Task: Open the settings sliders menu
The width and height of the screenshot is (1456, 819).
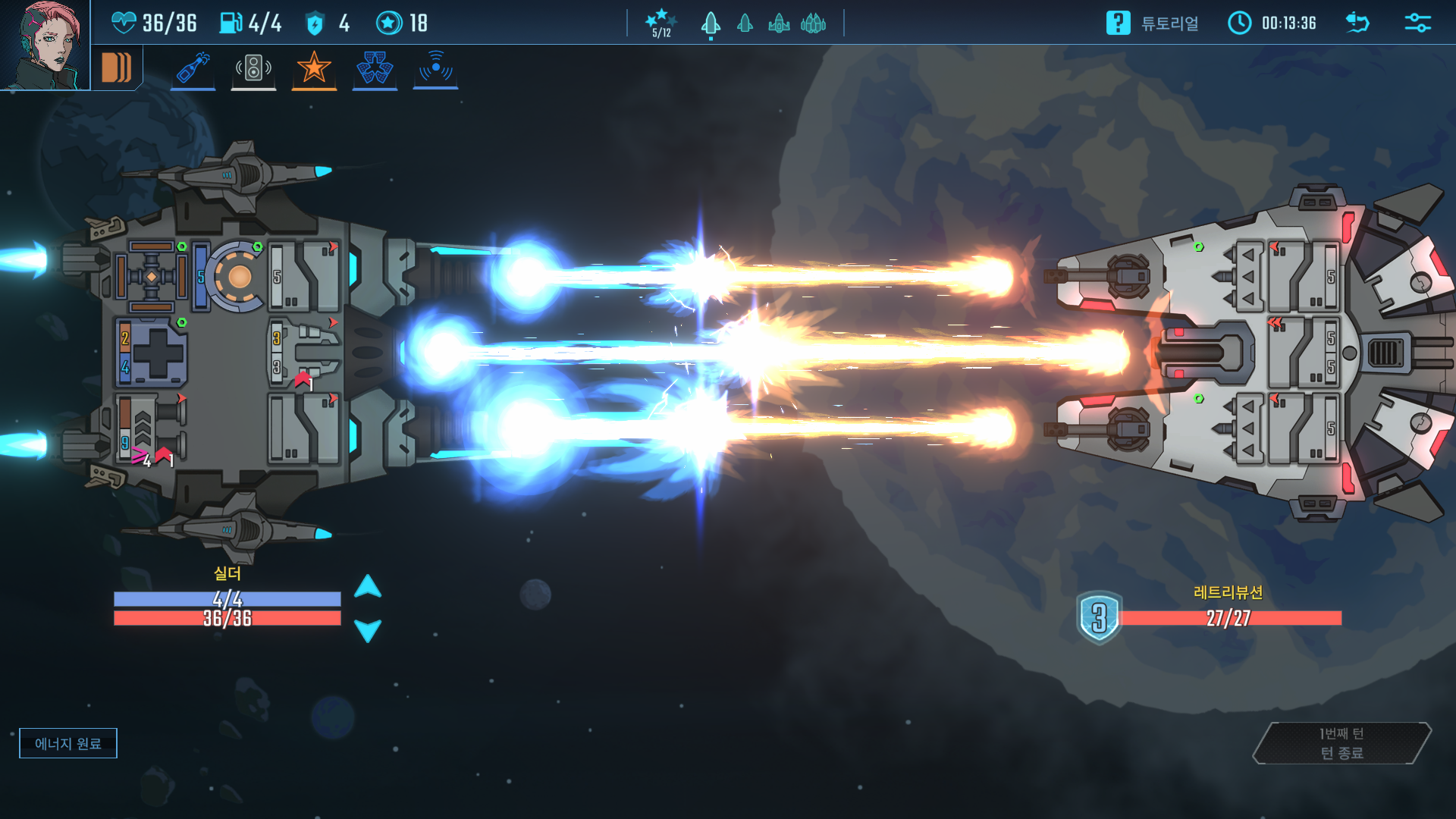Action: (1417, 23)
